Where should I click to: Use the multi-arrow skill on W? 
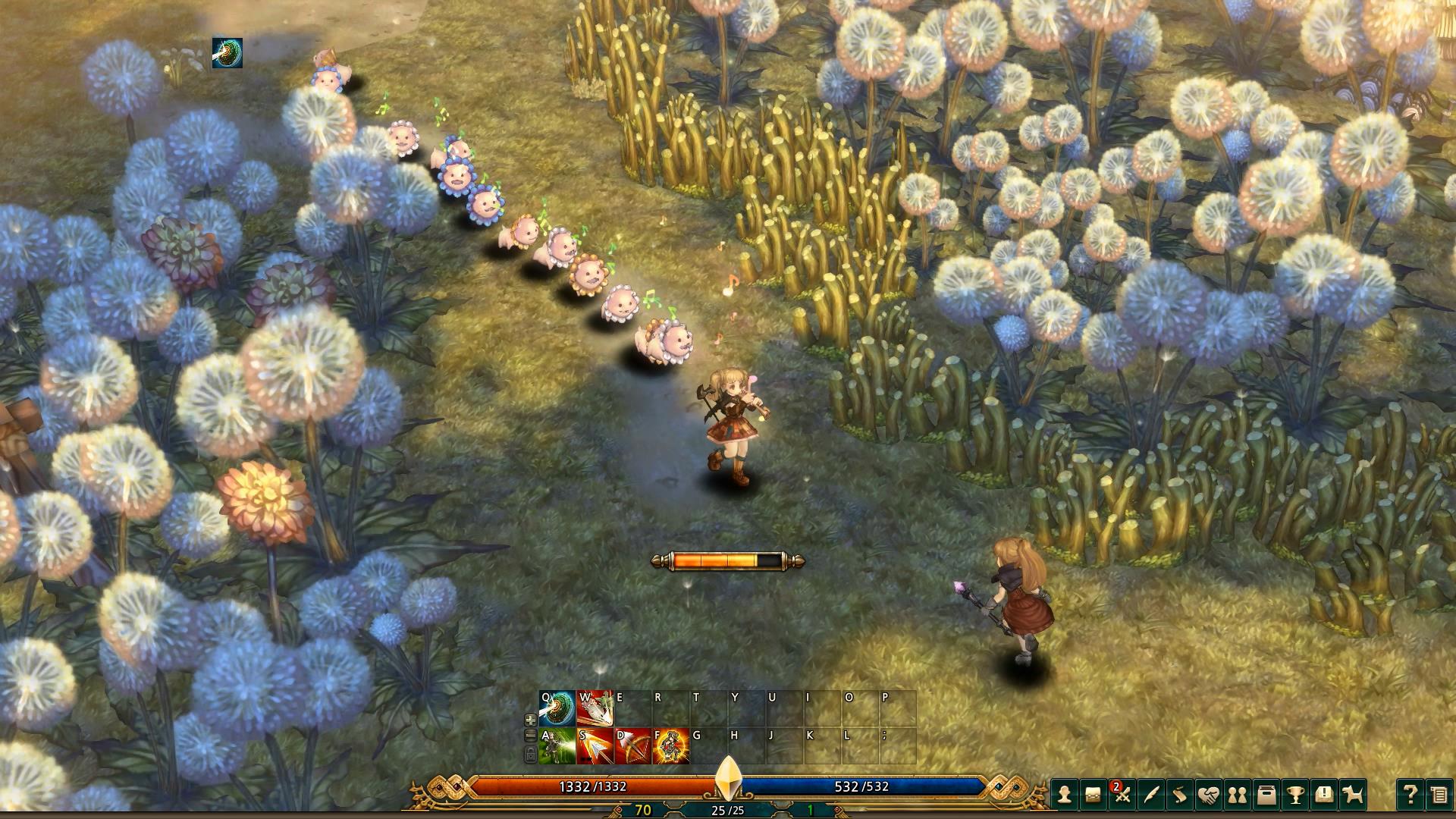pos(595,708)
